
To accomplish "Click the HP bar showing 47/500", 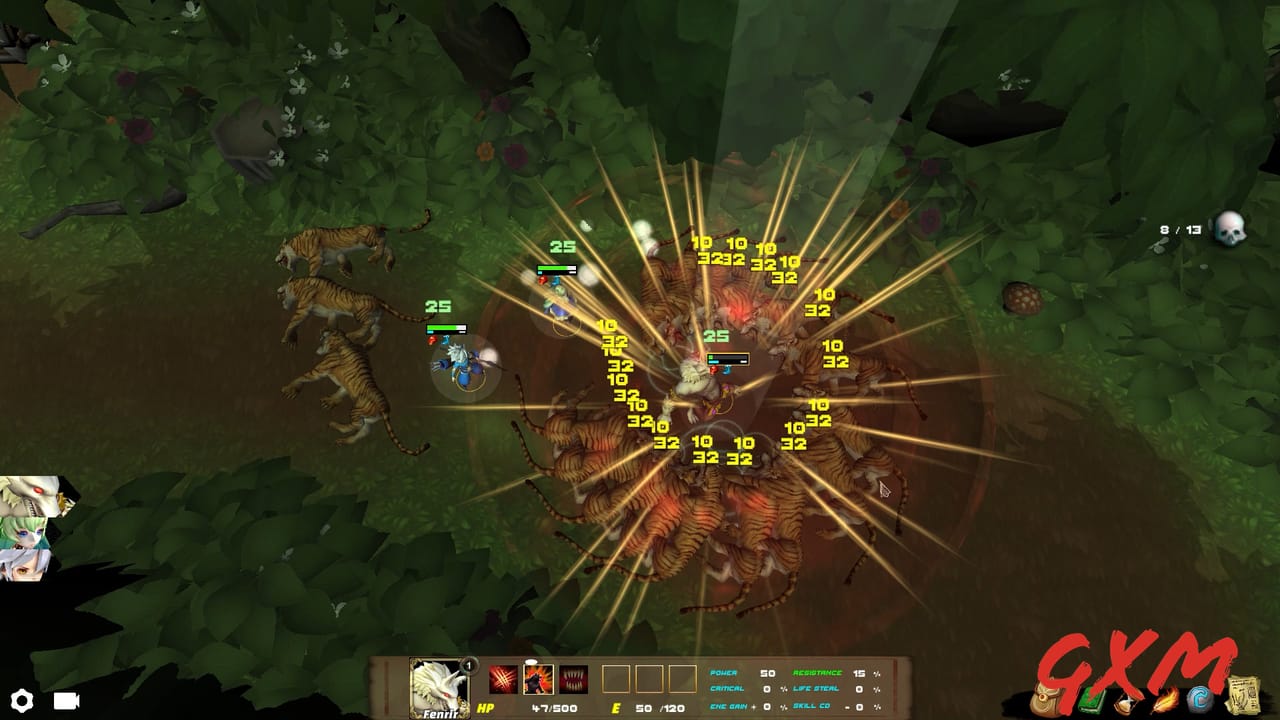I will [554, 707].
